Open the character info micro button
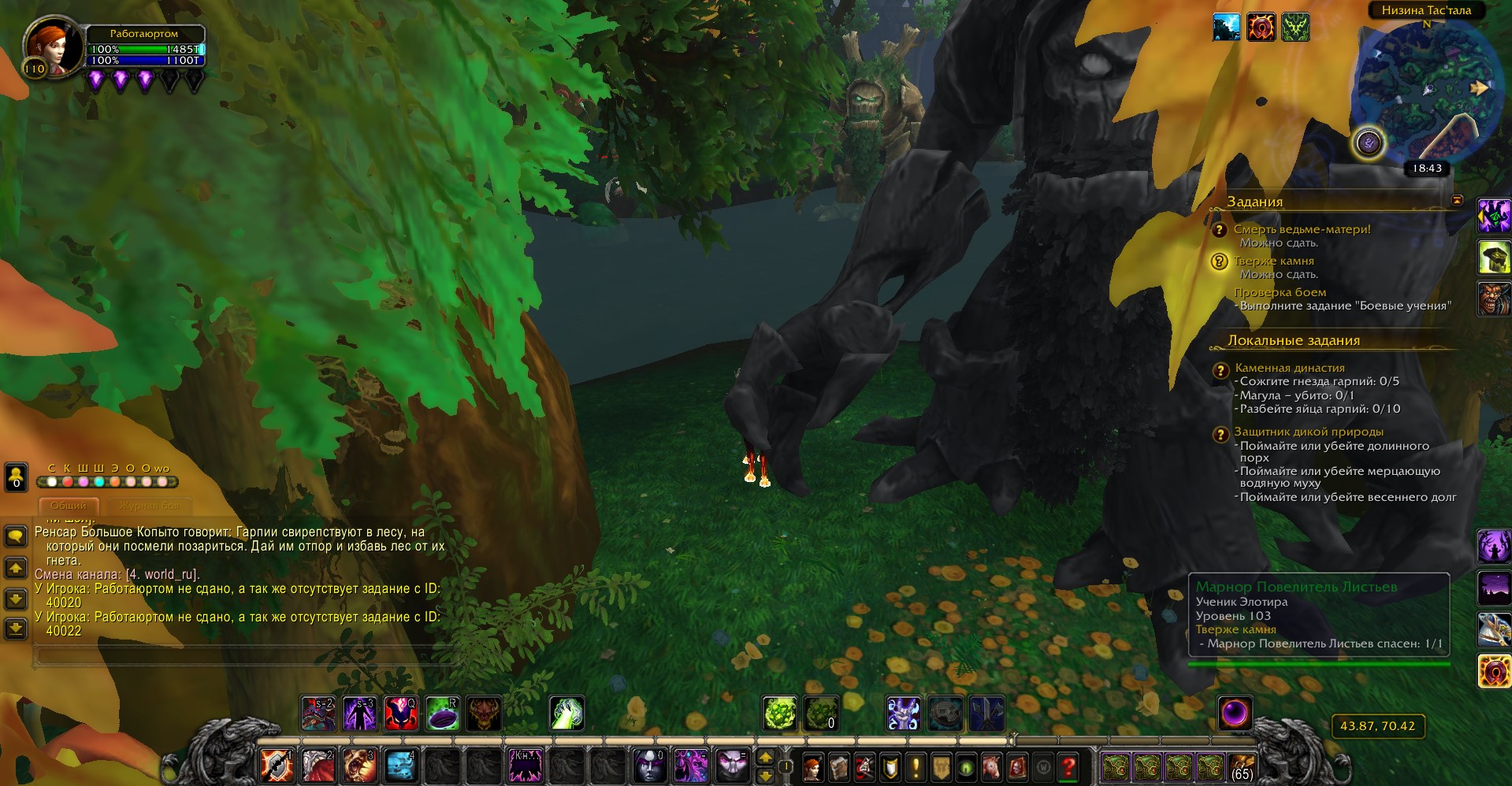The width and height of the screenshot is (1512, 786). (x=812, y=766)
